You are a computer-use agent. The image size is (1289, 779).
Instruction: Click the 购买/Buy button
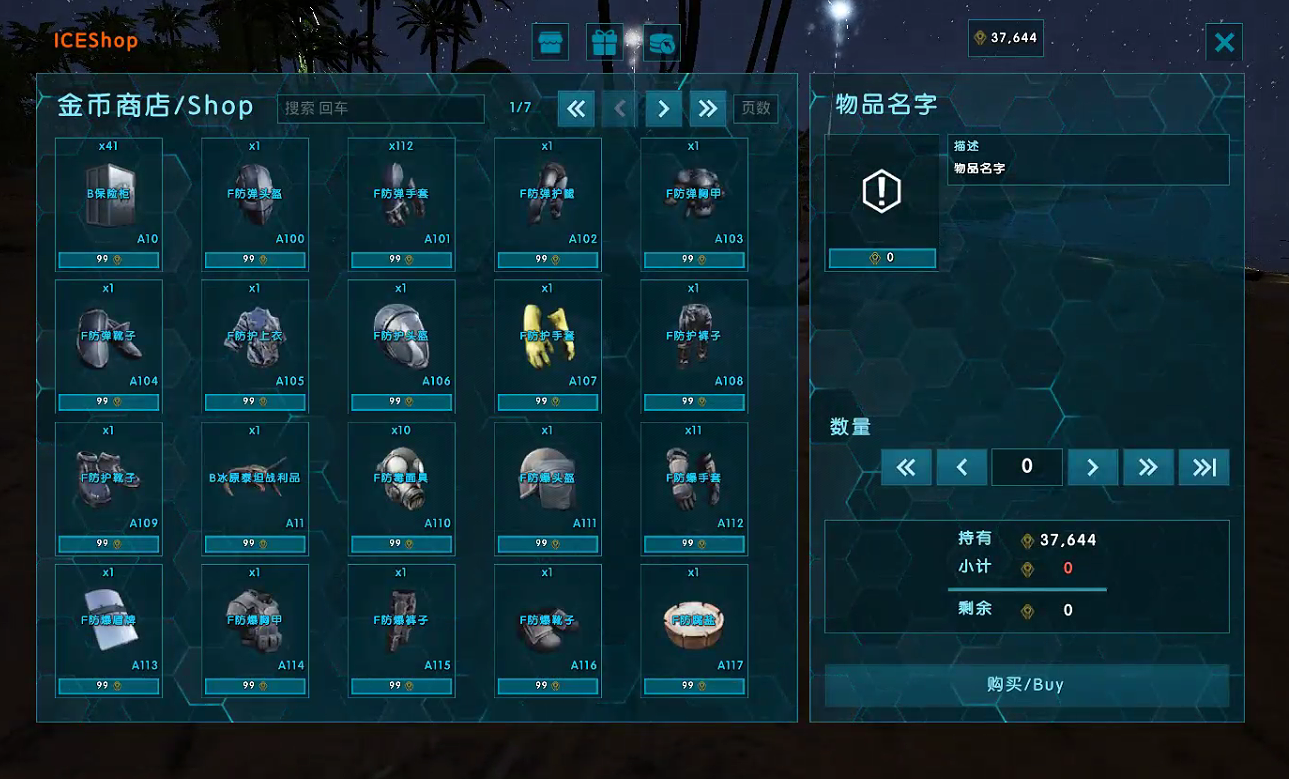tap(1026, 685)
